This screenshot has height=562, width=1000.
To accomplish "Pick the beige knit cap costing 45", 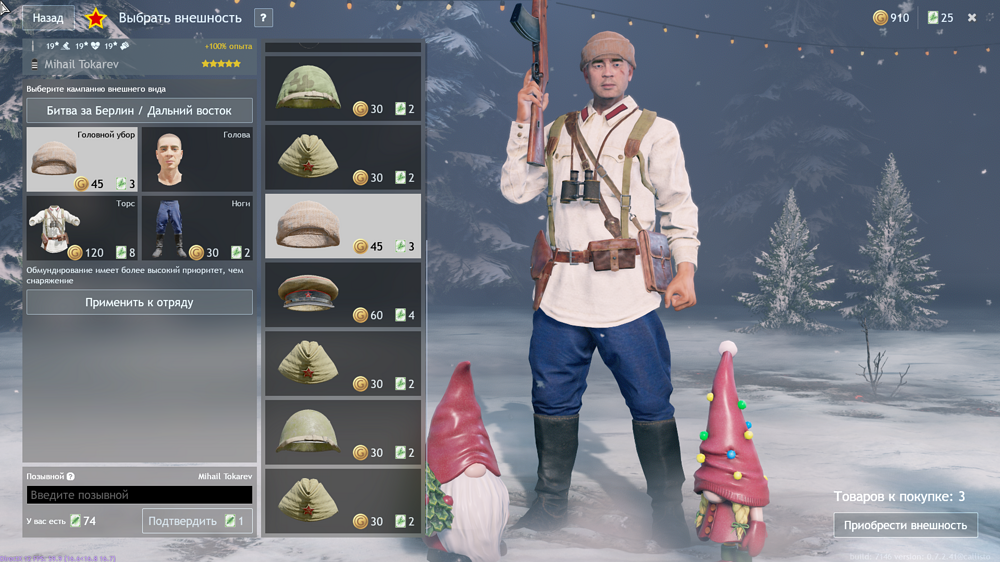I will coord(343,226).
